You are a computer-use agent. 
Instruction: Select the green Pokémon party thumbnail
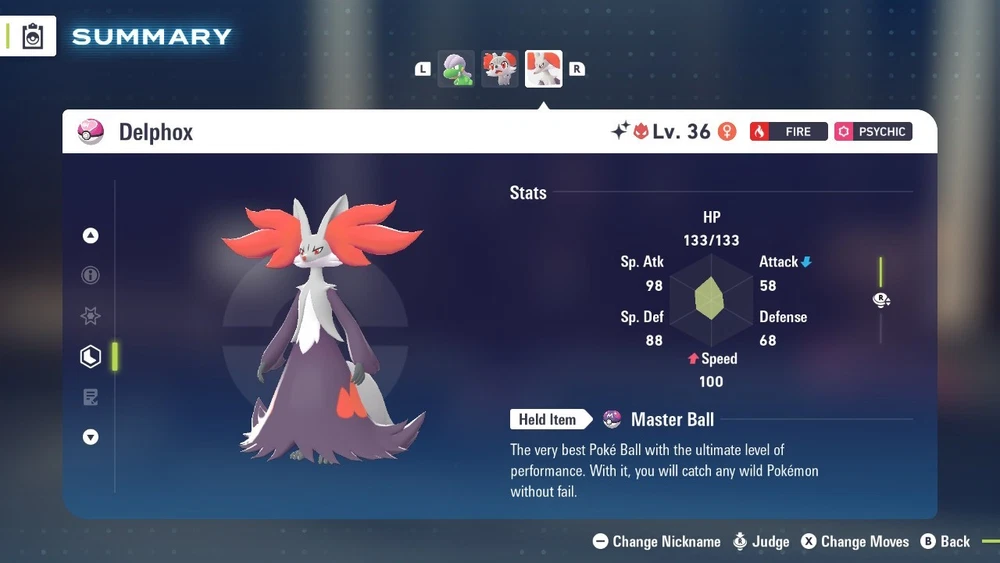pyautogui.click(x=456, y=69)
